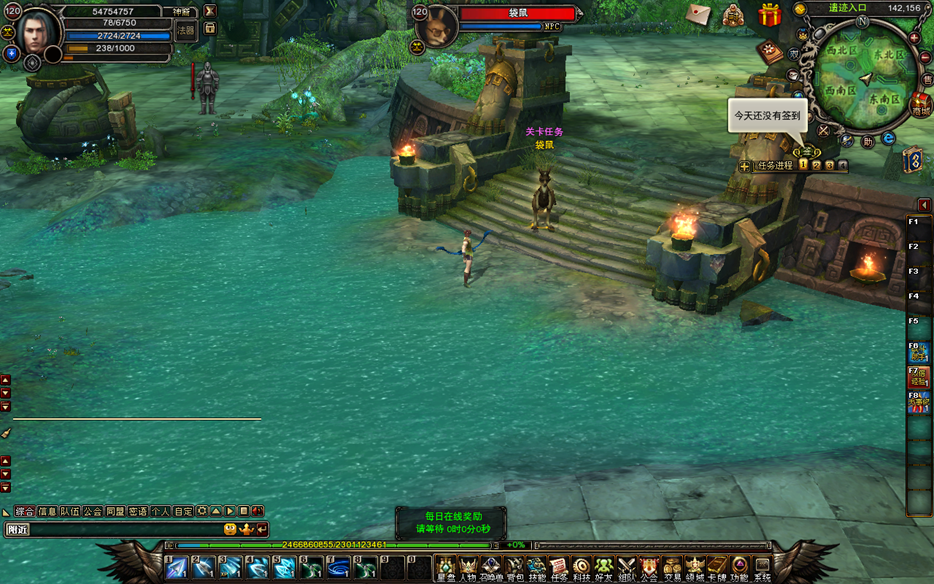Click the player portrait in top-left
Screen dimensions: 934x584
(37, 33)
